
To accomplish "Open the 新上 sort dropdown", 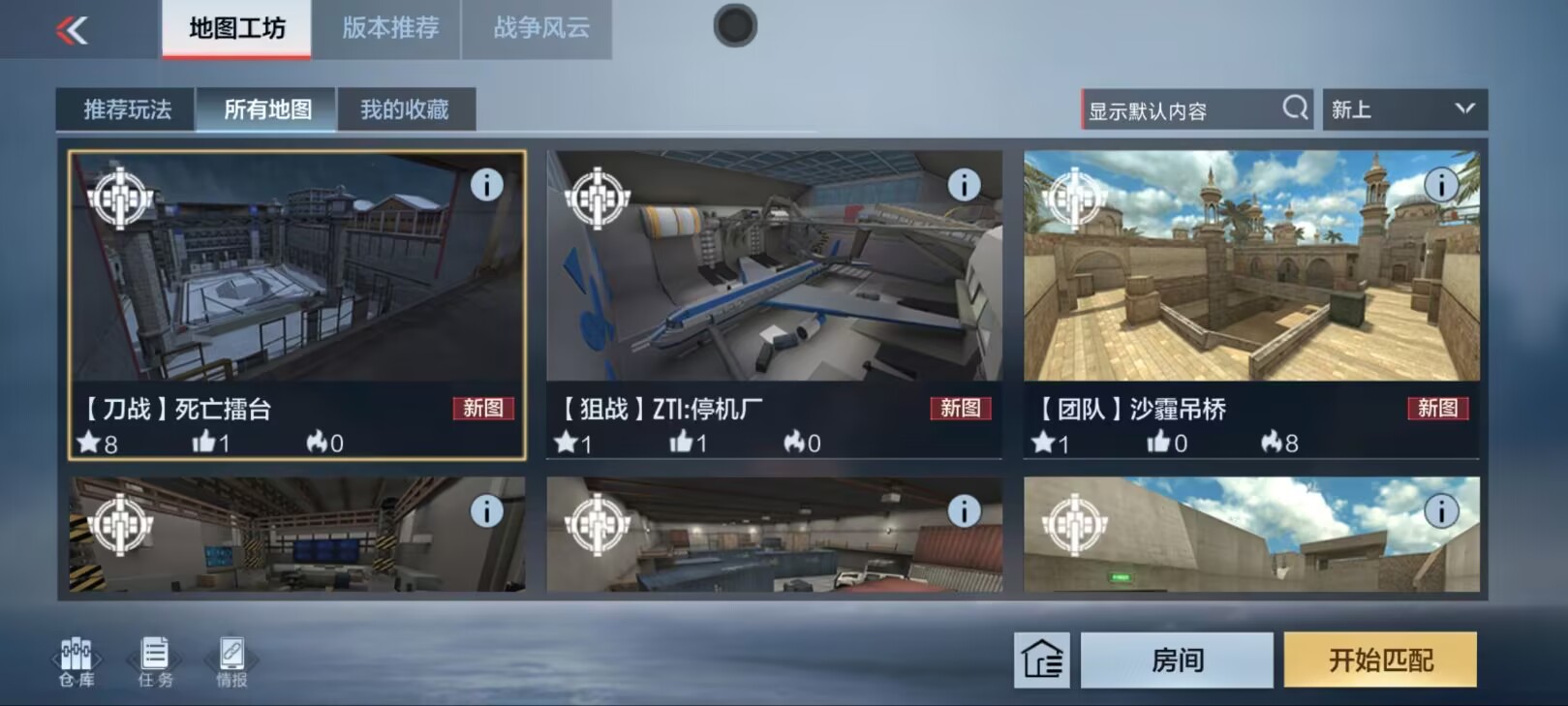I will [1403, 108].
